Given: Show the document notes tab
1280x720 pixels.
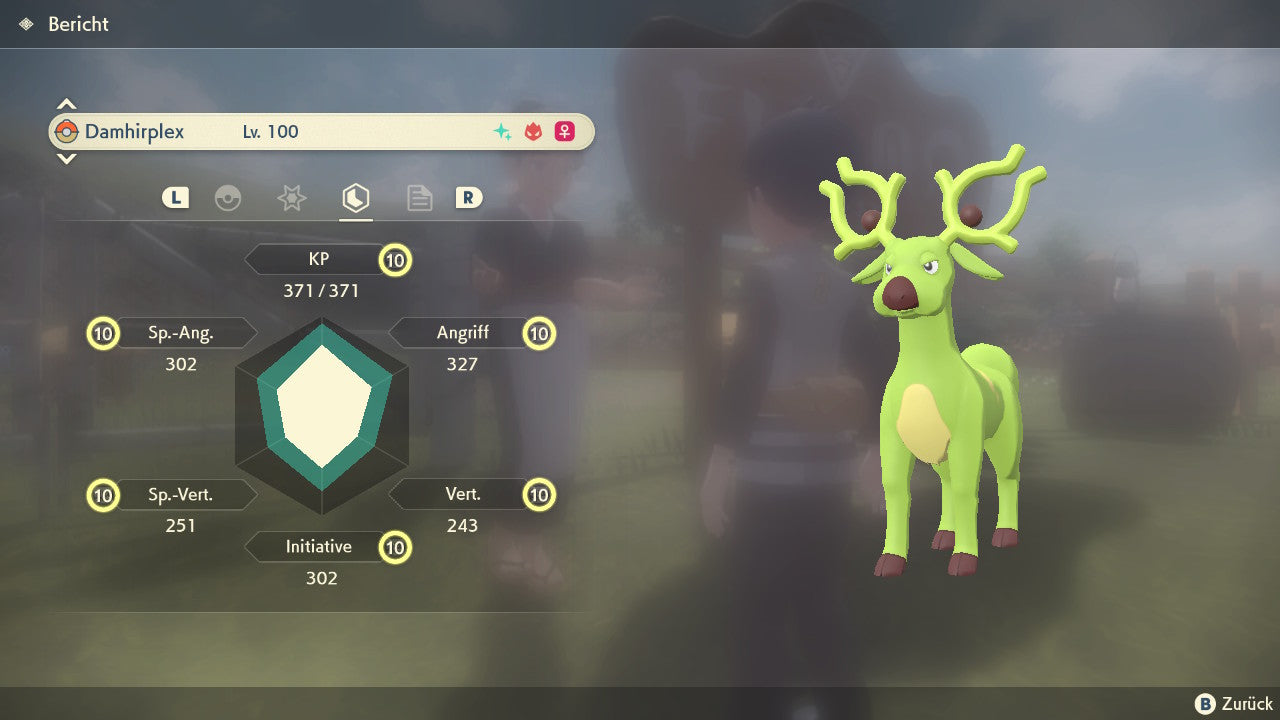Looking at the screenshot, I should 419,198.
